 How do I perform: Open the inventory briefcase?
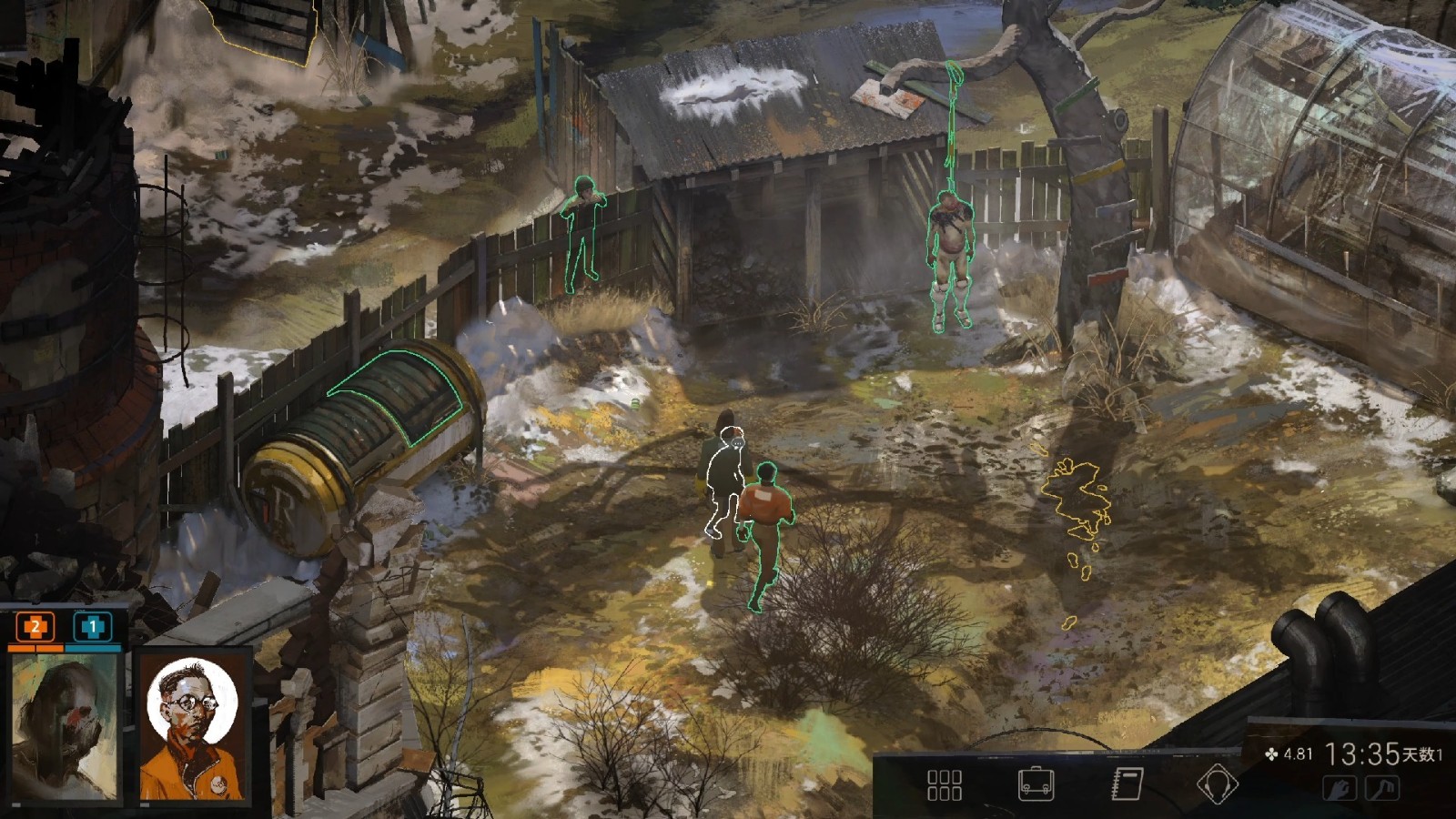point(1036,784)
